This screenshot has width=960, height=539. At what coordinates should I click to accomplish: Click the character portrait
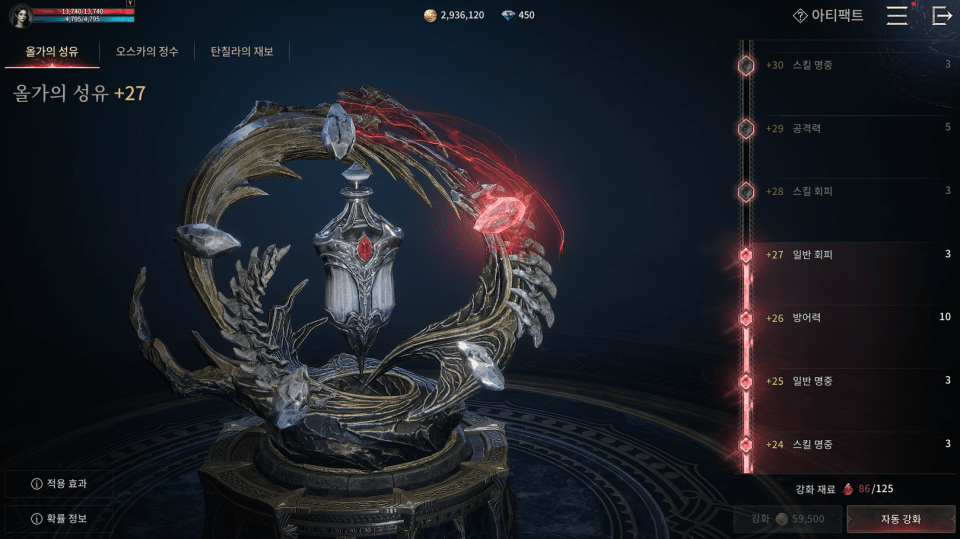pos(20,16)
